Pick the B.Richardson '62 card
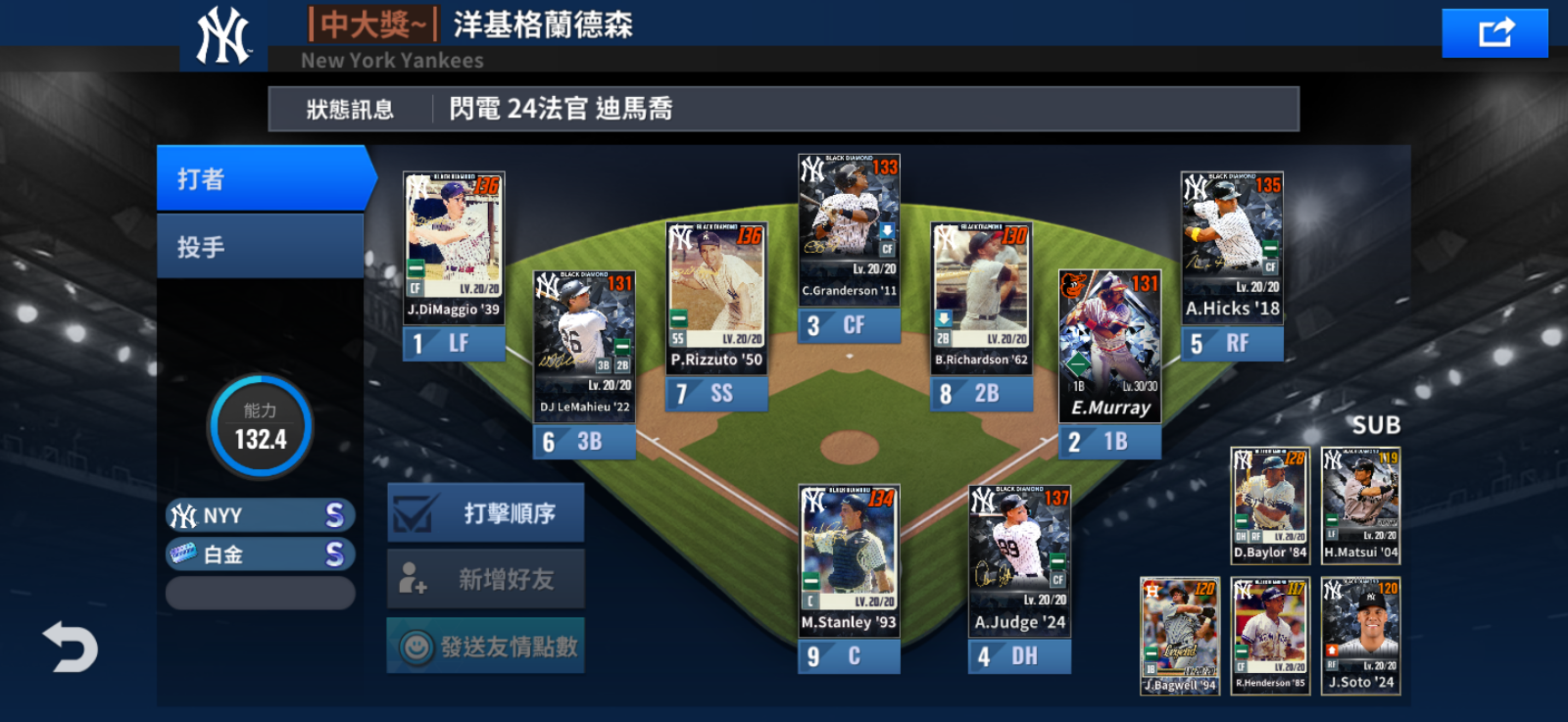Viewport: 1568px width, 722px height. coord(981,297)
